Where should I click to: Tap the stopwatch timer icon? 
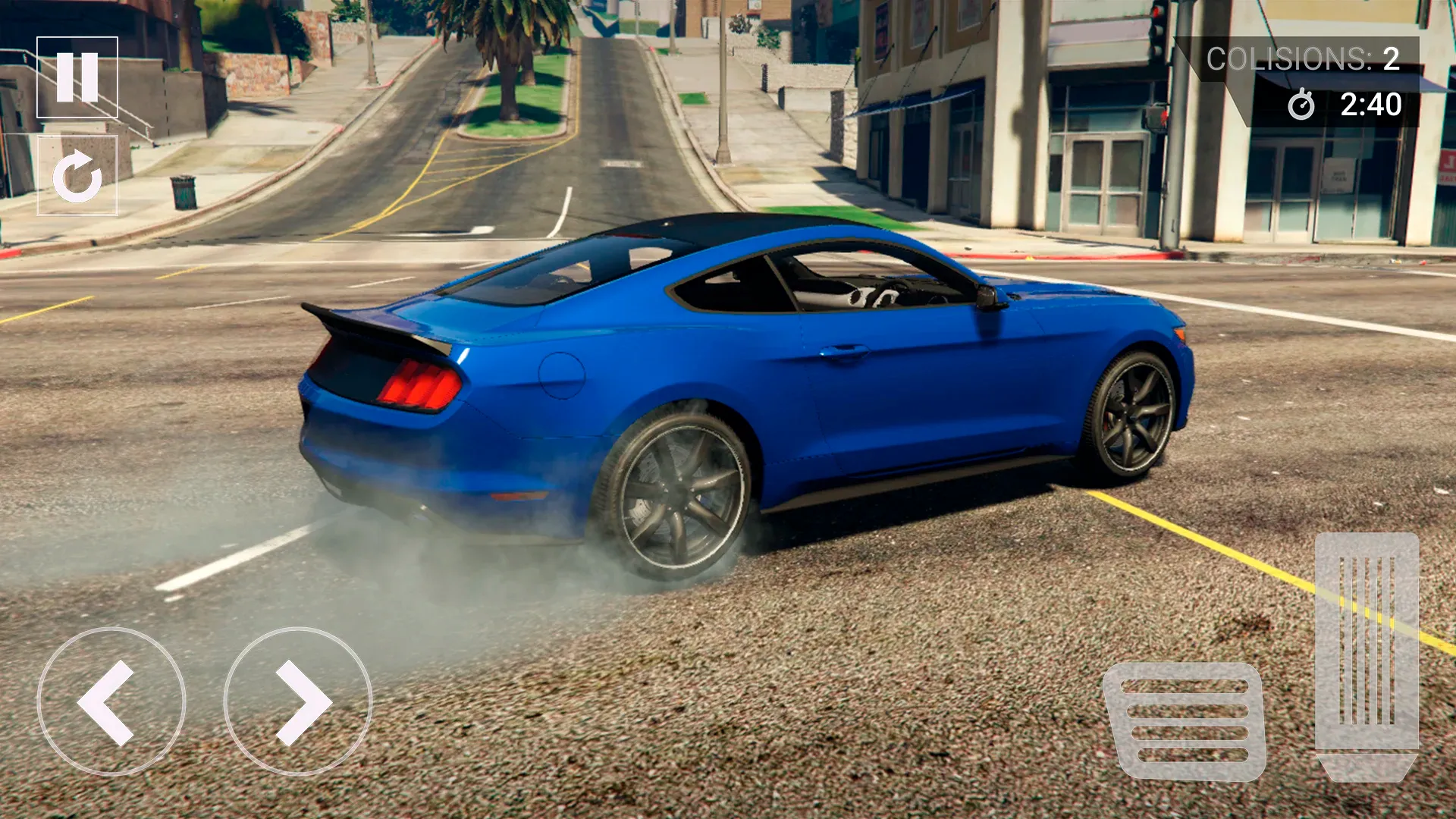1302,106
